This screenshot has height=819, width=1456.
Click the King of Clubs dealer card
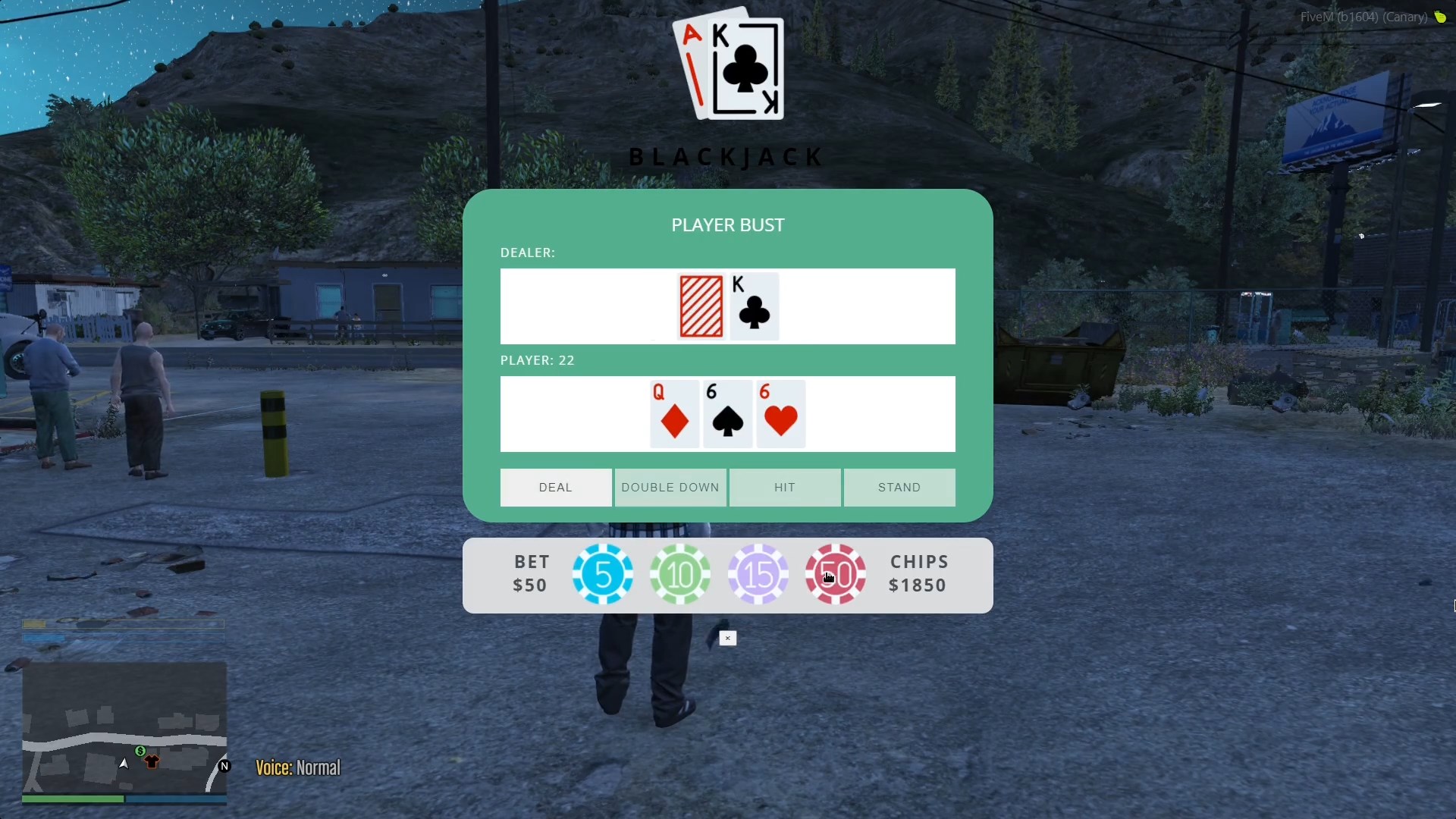(x=754, y=306)
